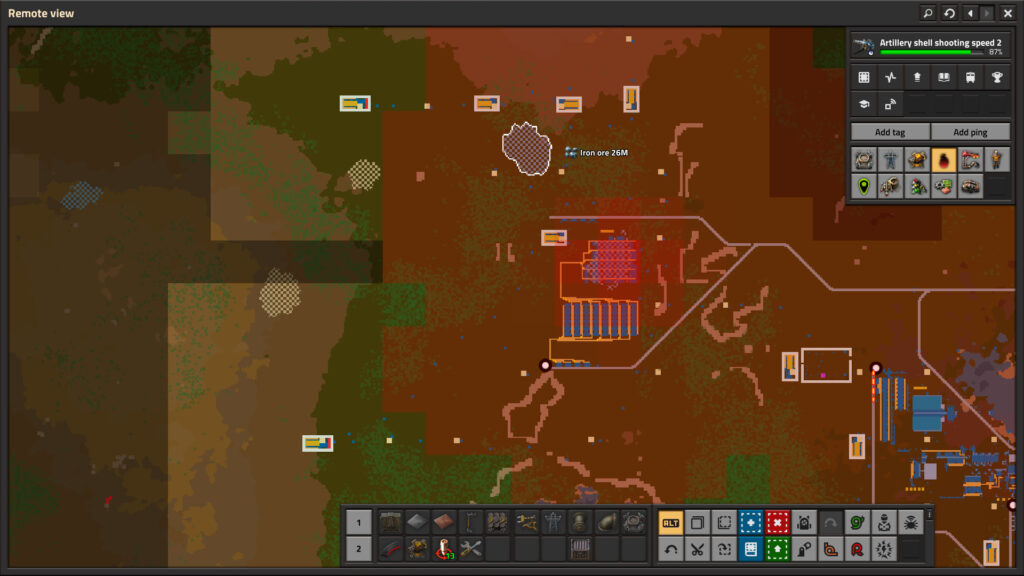Image resolution: width=1024 pixels, height=576 pixels.
Task: Toggle the green map tag marker filter
Action: [863, 186]
